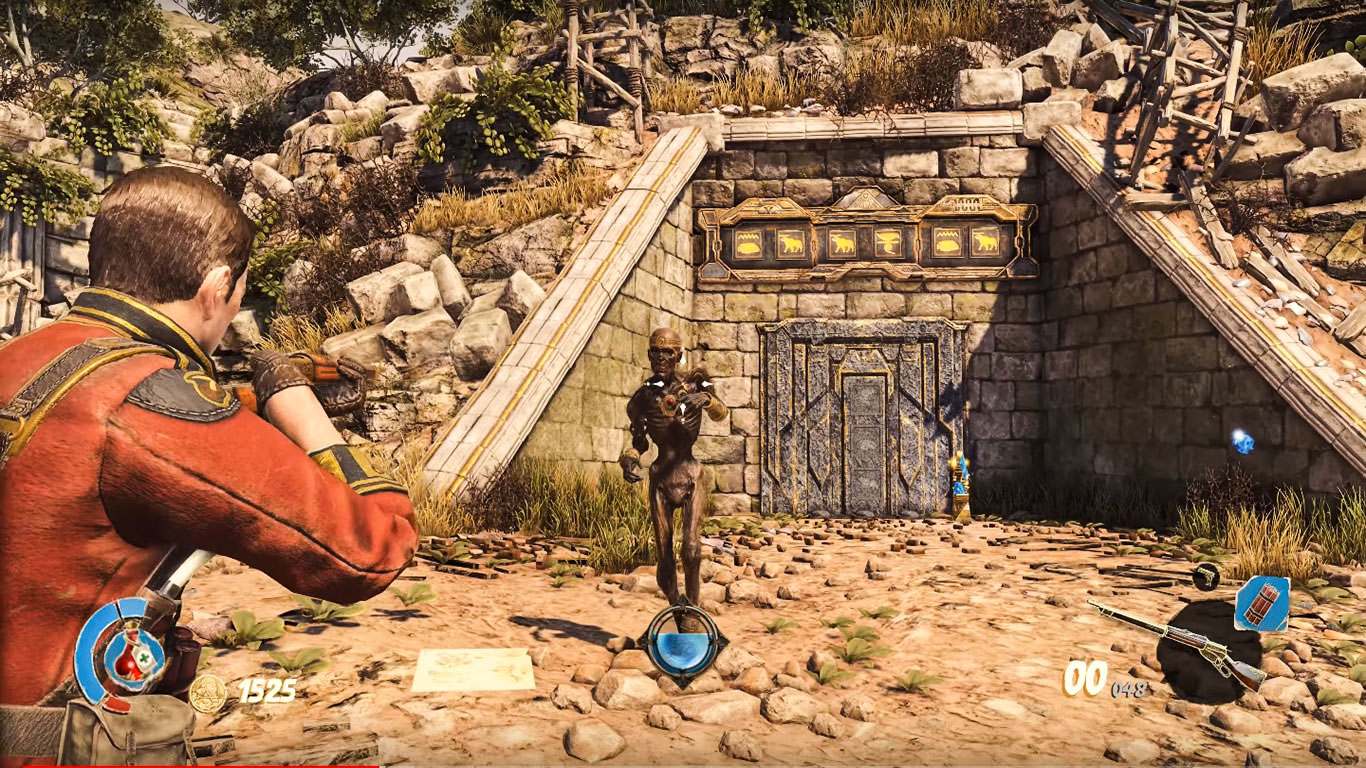Choose the dynamite explosive icon
Image resolution: width=1366 pixels, height=768 pixels.
click(x=1261, y=604)
